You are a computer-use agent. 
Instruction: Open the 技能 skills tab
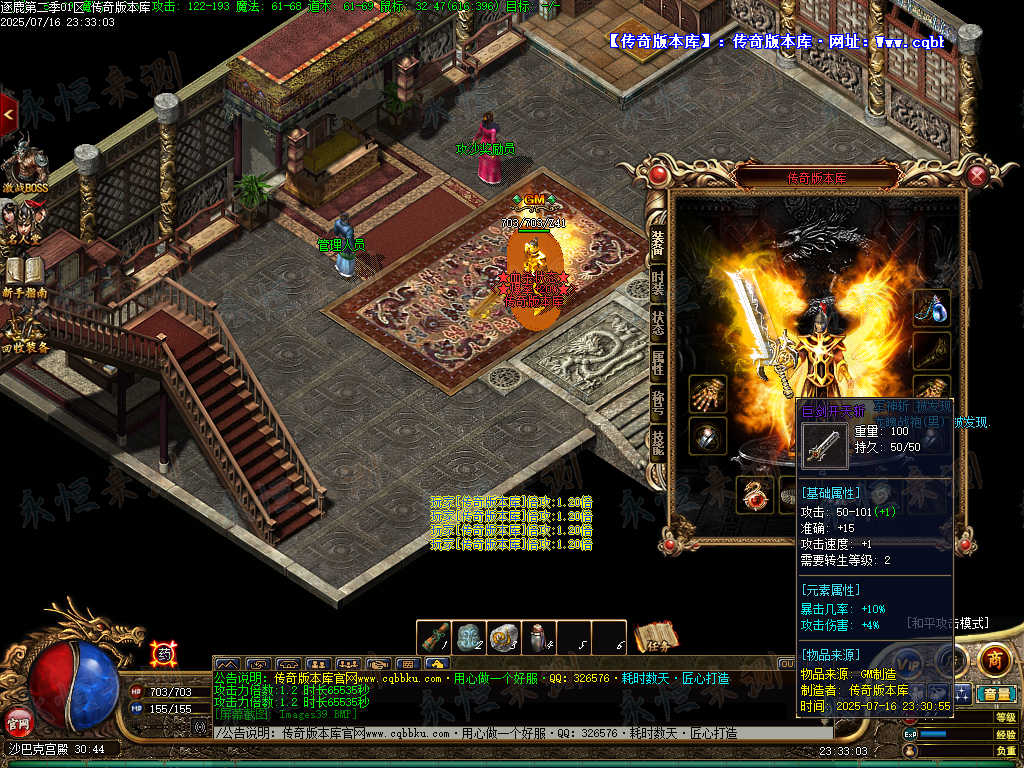pyautogui.click(x=658, y=441)
